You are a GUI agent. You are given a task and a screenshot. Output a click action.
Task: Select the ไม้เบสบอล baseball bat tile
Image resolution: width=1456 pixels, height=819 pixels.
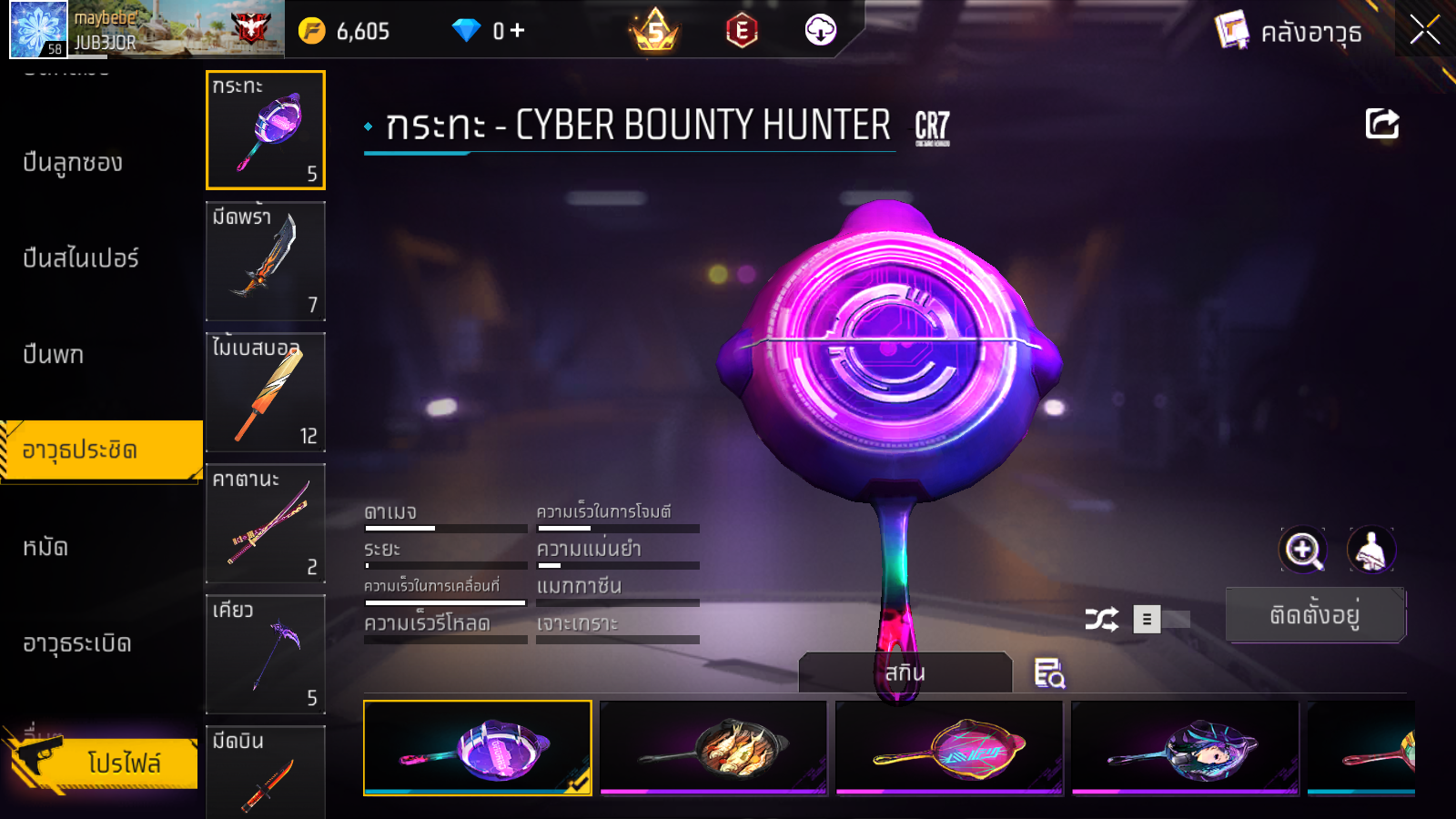266,392
